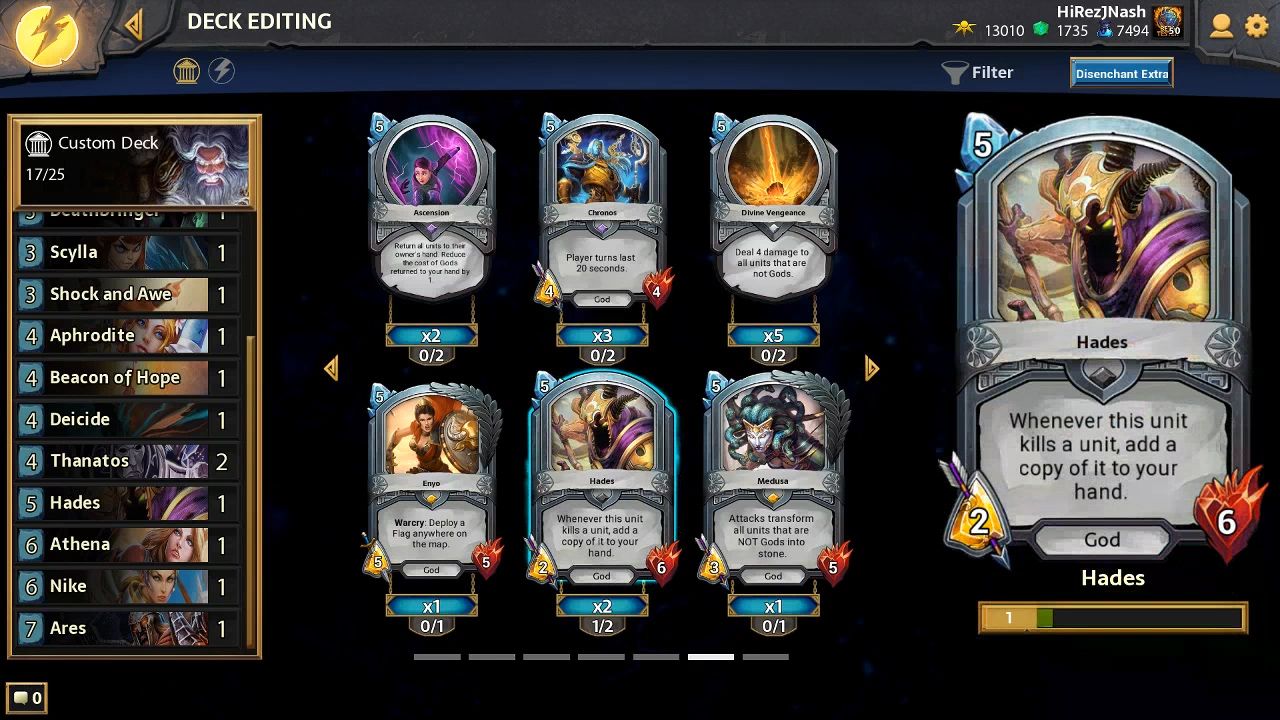Viewport: 1280px width, 720px height.
Task: Open the player profile icon
Action: pos(1221,27)
